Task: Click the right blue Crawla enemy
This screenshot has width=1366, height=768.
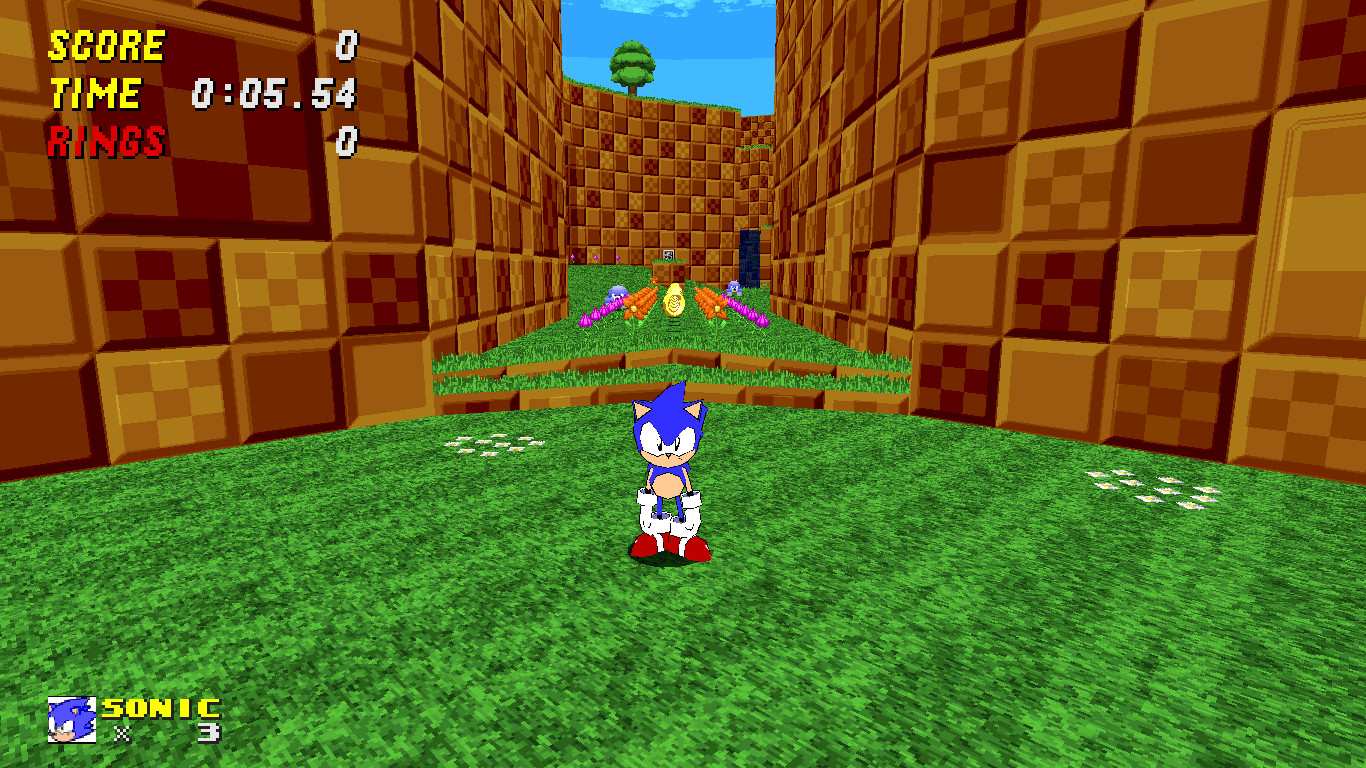Action: pyautogui.click(x=733, y=289)
